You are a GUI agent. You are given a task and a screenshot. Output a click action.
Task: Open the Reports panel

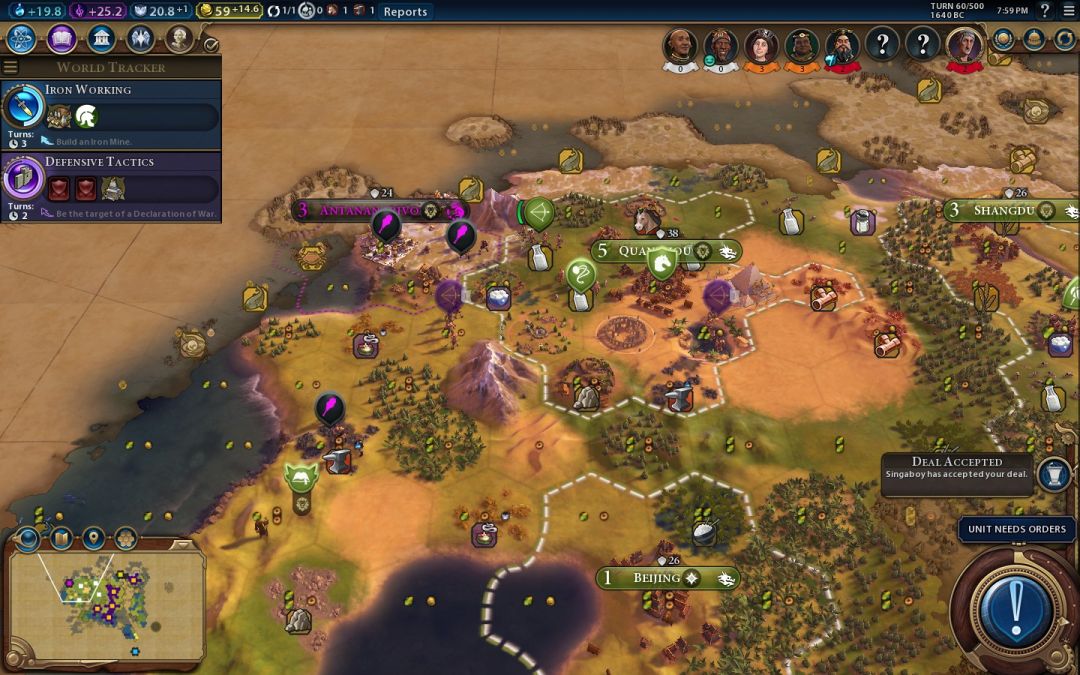pos(405,11)
